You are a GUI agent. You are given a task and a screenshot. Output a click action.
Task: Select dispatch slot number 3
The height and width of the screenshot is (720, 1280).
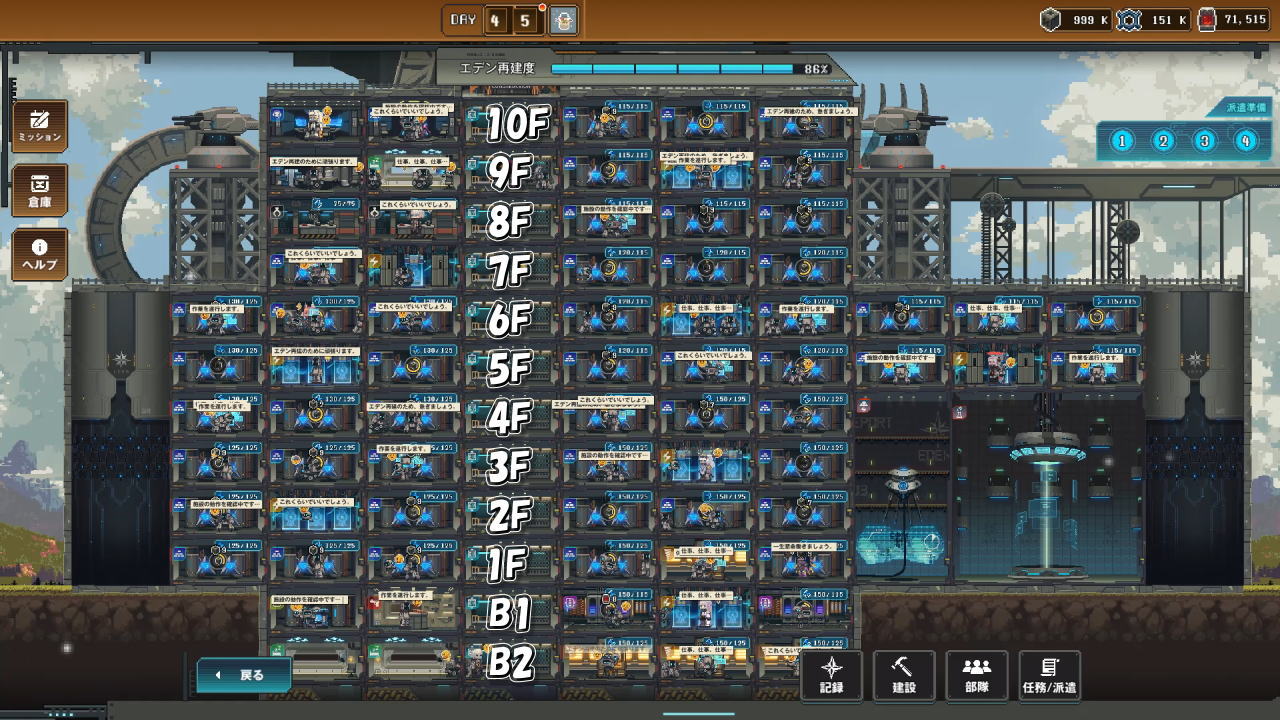(x=1204, y=141)
